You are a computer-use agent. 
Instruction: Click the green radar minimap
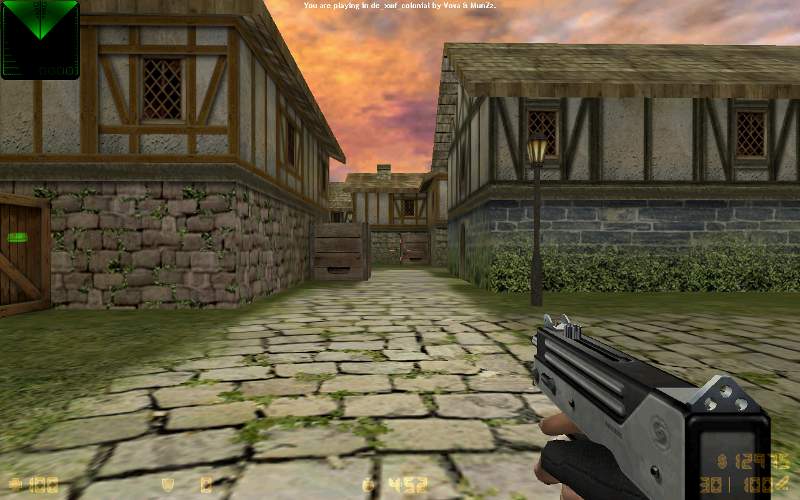point(40,39)
